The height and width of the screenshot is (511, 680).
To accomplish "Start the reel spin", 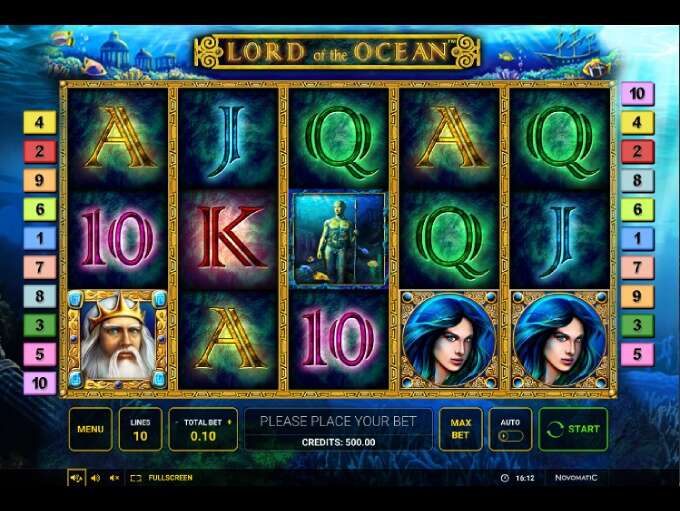I will click(x=573, y=429).
